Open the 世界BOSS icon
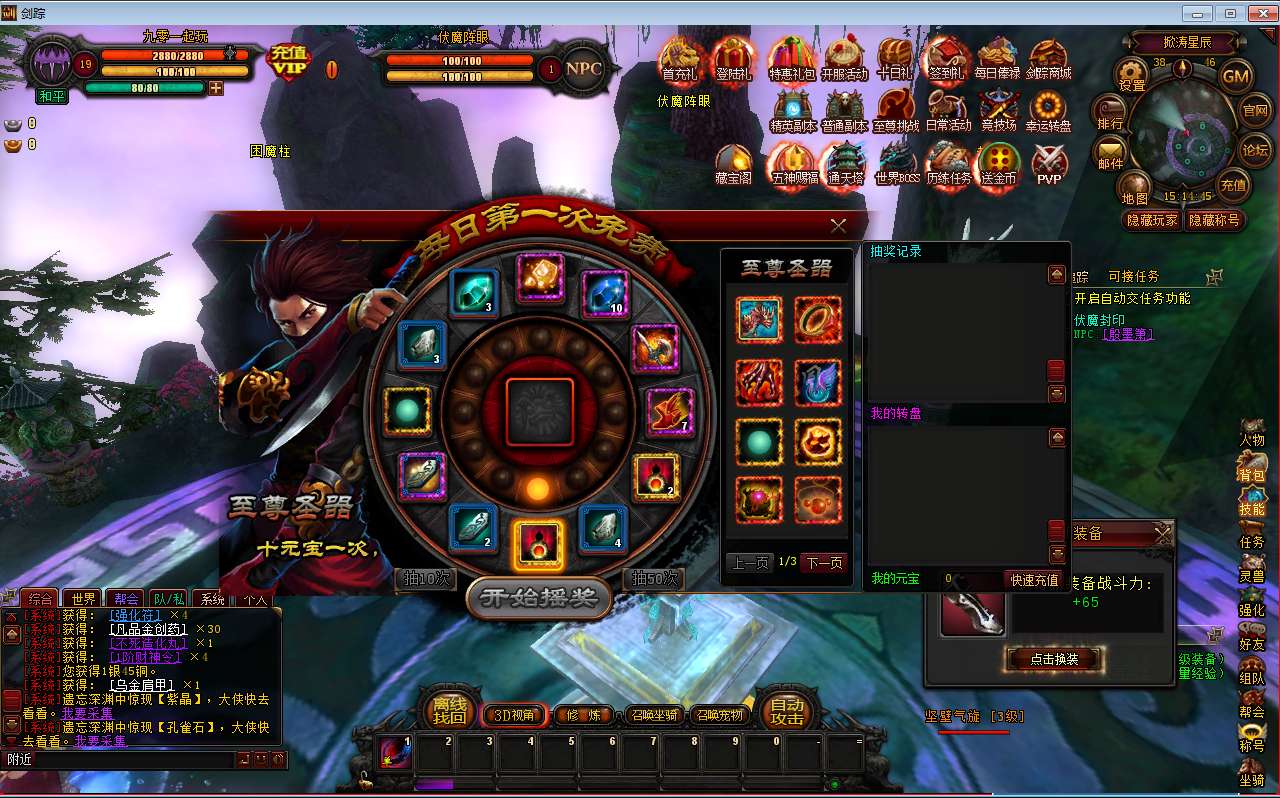1280x798 pixels. coord(897,163)
